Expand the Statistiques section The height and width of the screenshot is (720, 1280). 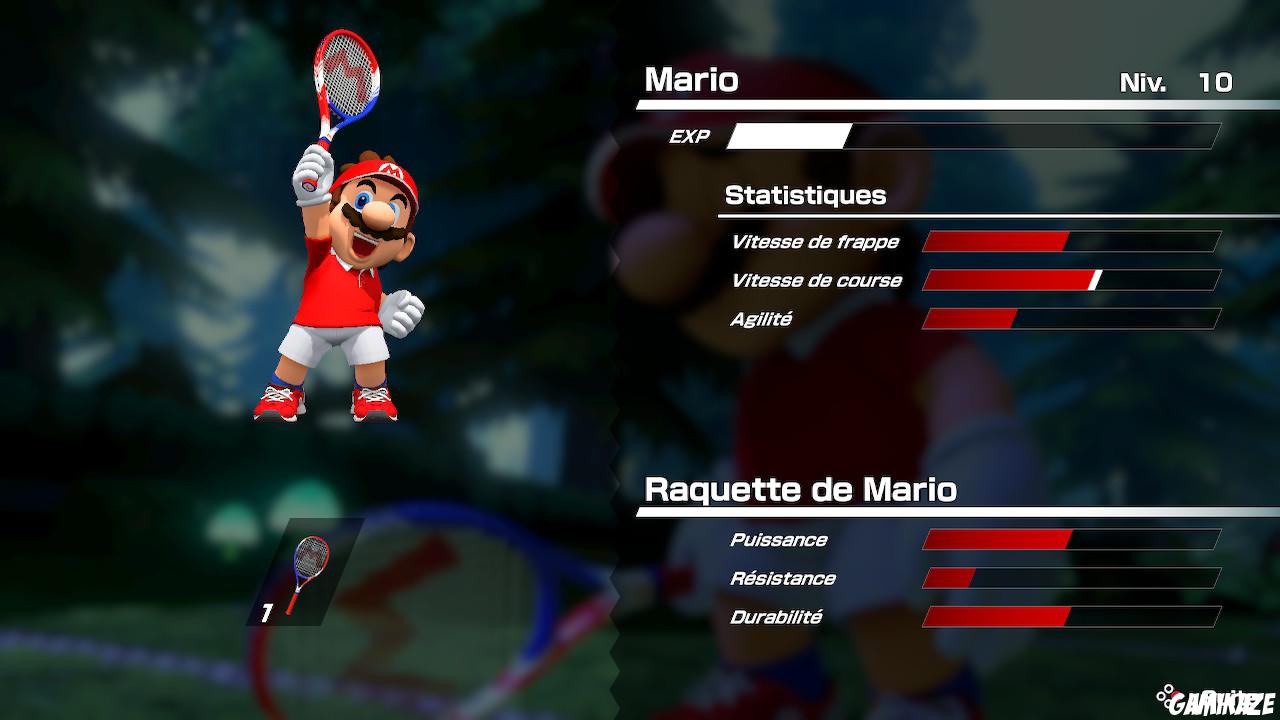coord(806,195)
